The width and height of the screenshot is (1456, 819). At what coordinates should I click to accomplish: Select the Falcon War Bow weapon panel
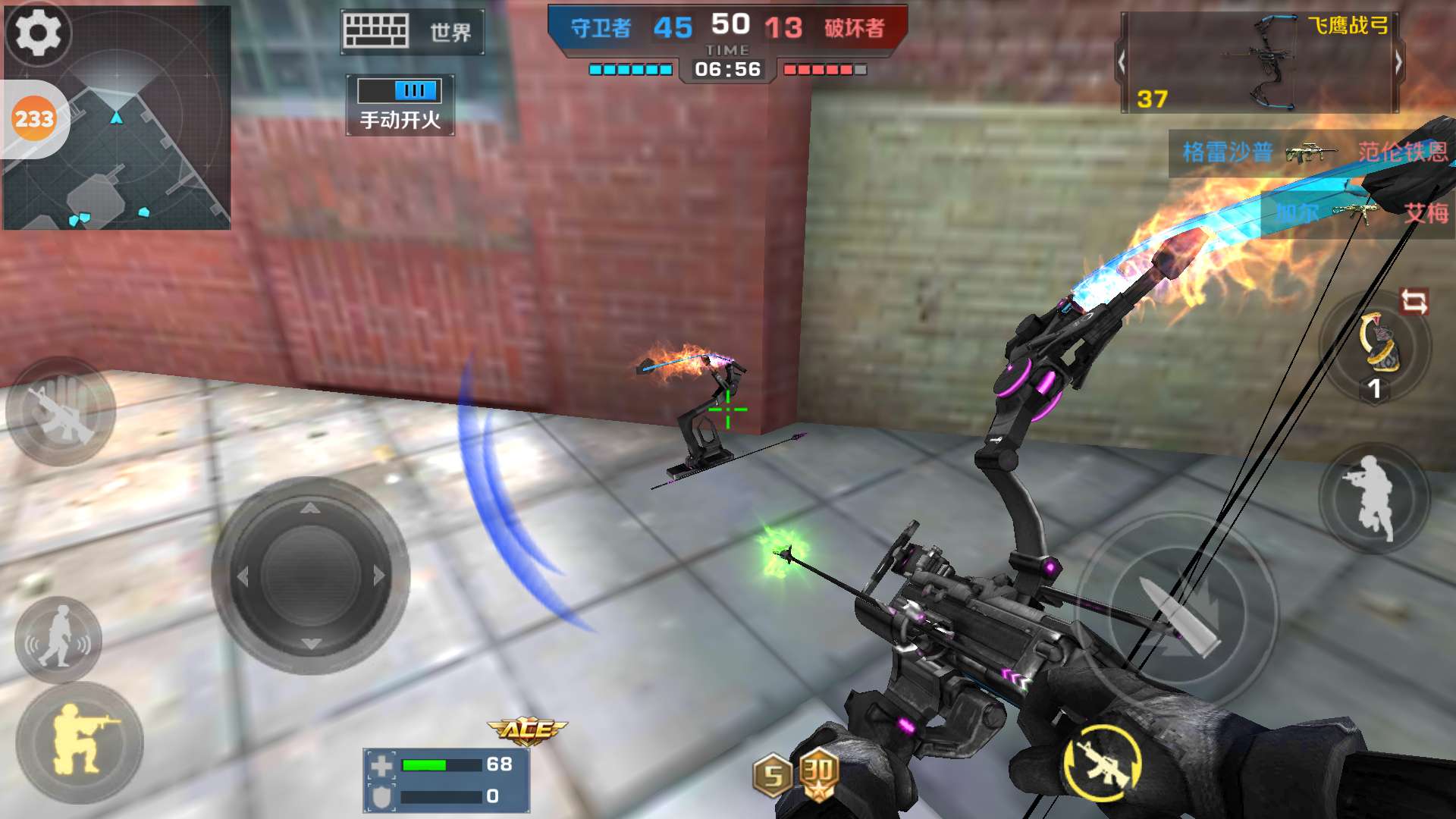[x=1259, y=64]
